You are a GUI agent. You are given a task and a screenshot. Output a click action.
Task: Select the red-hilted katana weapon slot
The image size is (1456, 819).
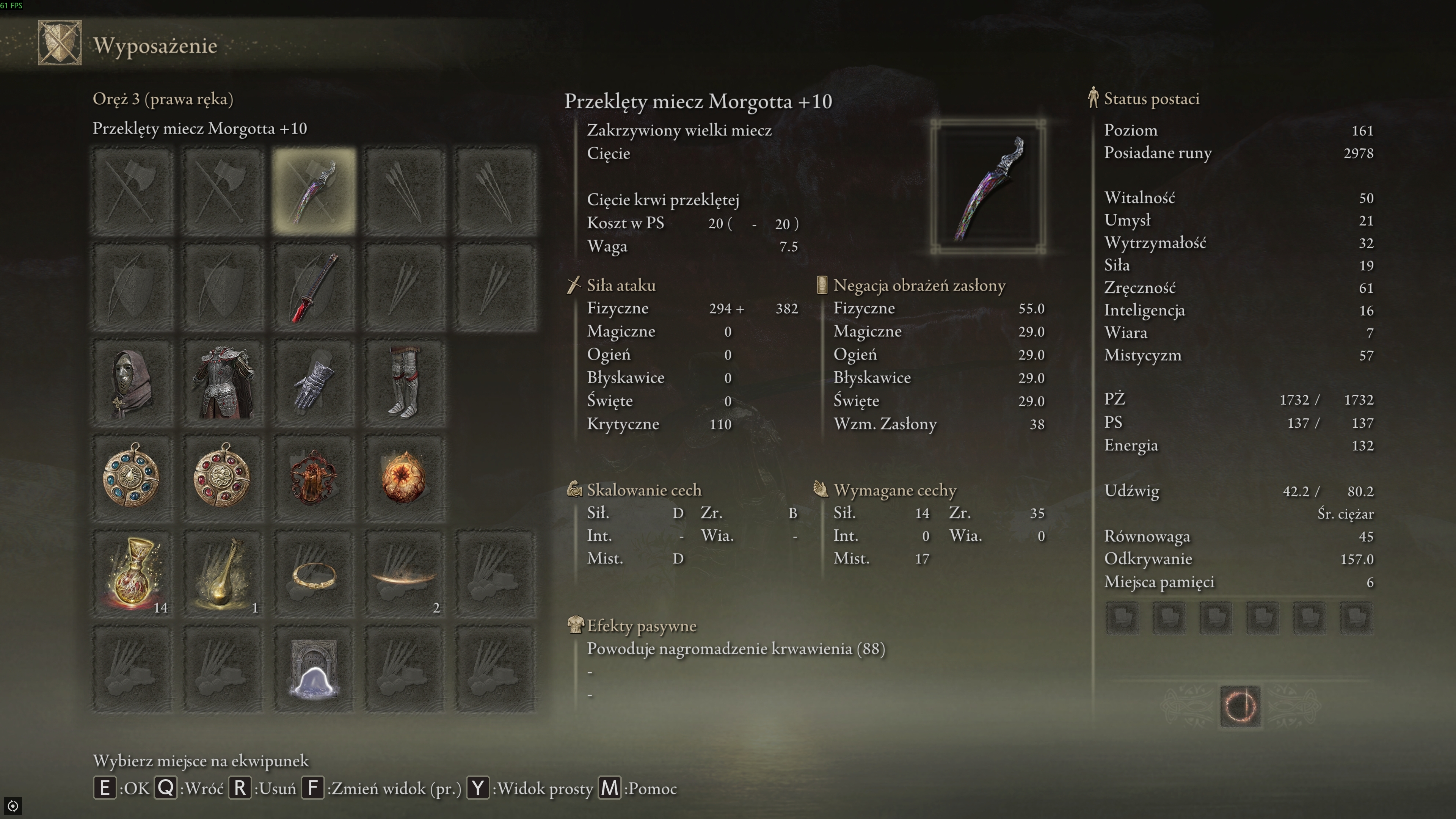(314, 287)
